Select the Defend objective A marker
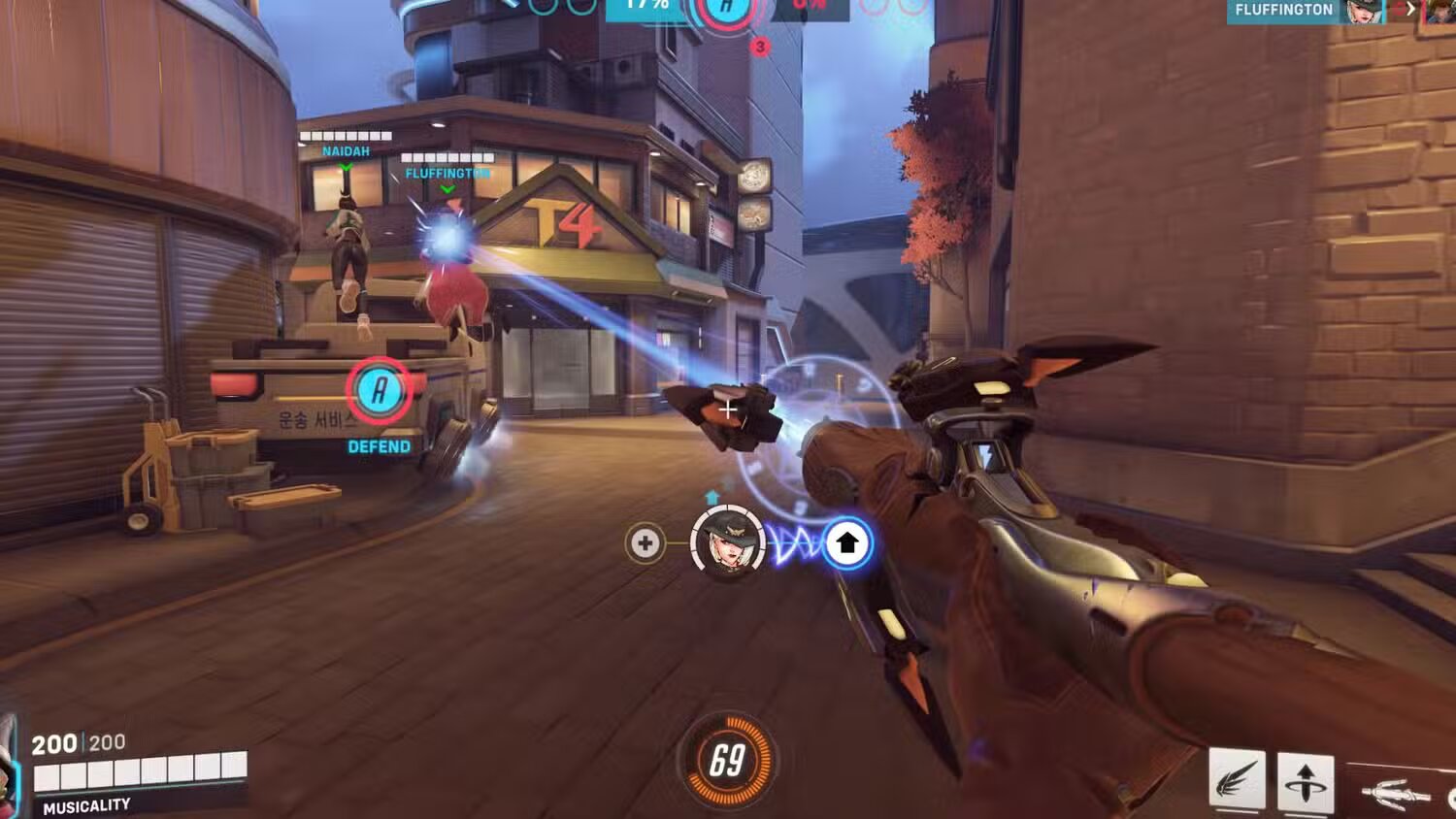 click(x=380, y=390)
